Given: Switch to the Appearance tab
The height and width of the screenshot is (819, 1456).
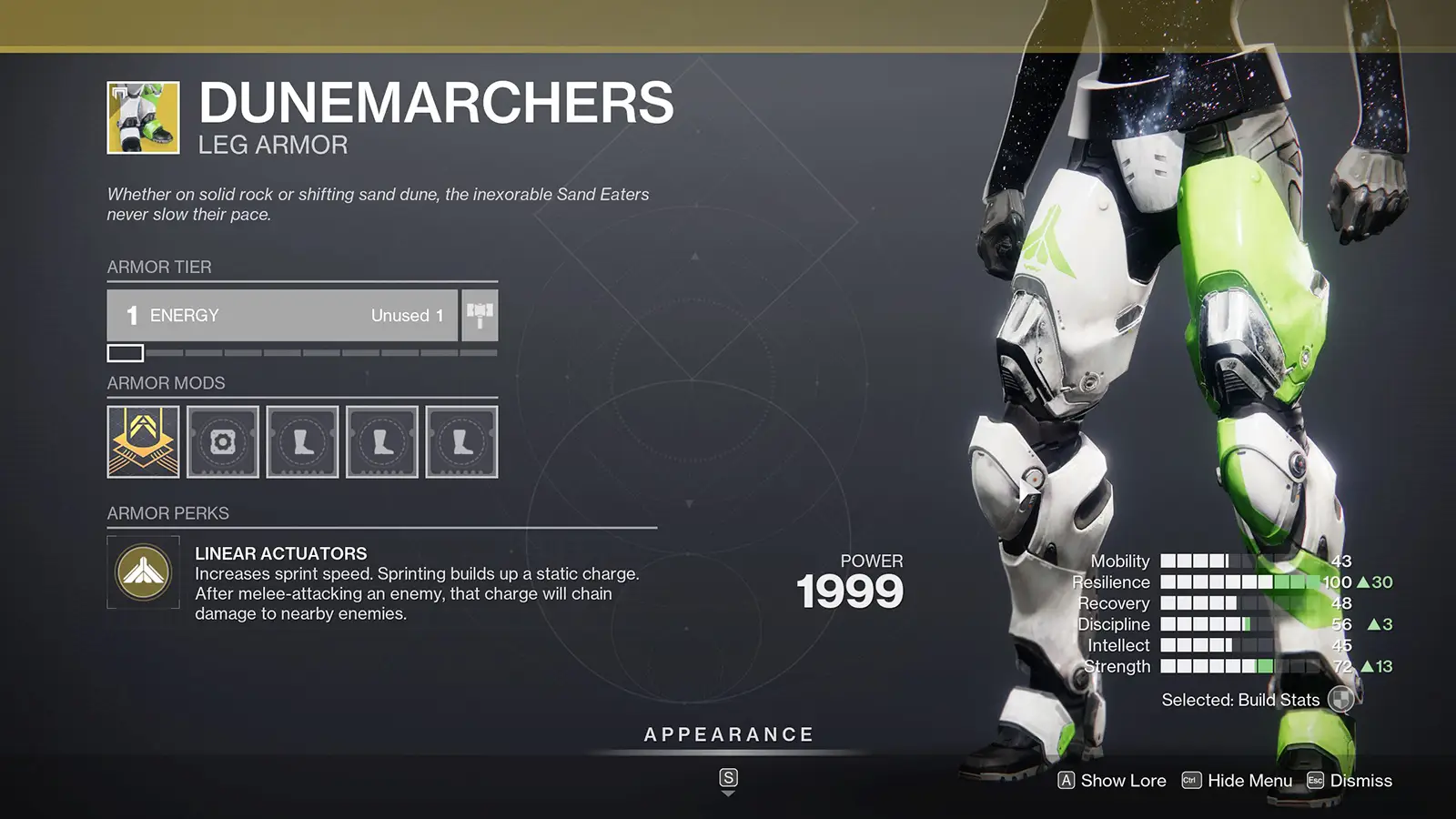Looking at the screenshot, I should 728,733.
